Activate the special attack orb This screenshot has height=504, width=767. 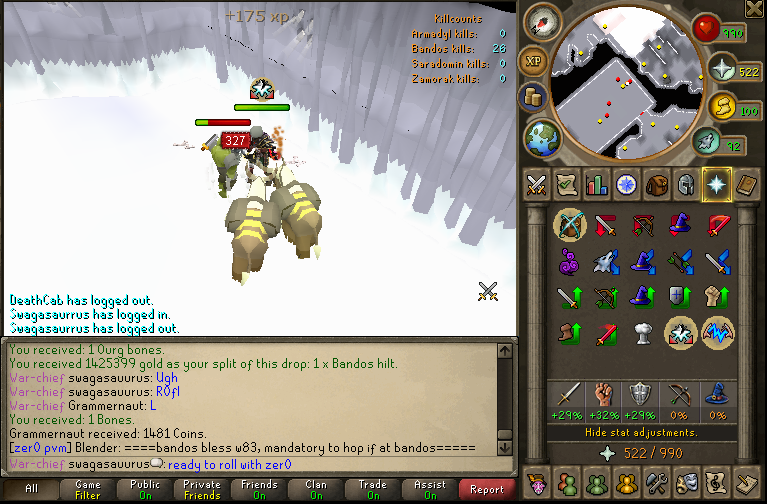(x=707, y=141)
